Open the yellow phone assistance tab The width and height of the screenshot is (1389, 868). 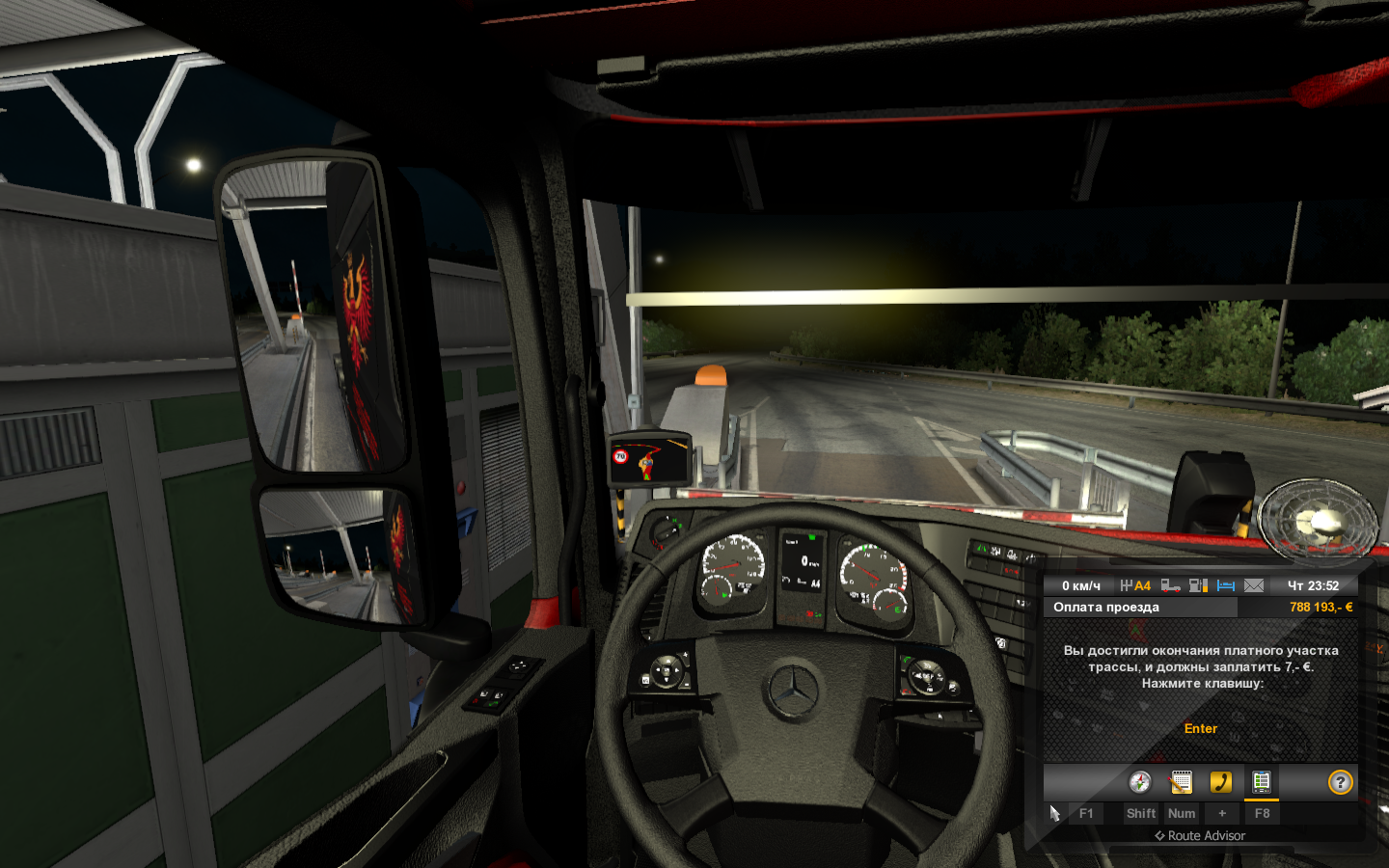pyautogui.click(x=1221, y=782)
